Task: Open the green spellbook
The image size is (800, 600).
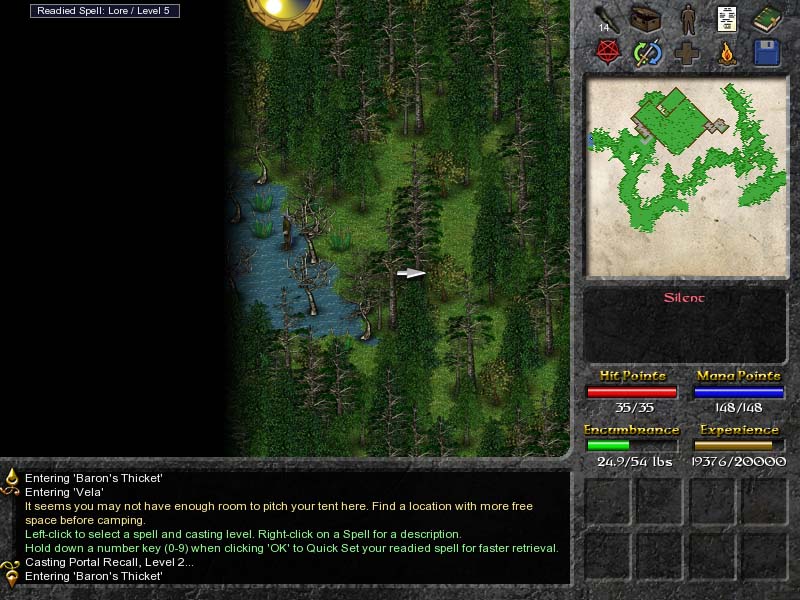Action: 767,19
